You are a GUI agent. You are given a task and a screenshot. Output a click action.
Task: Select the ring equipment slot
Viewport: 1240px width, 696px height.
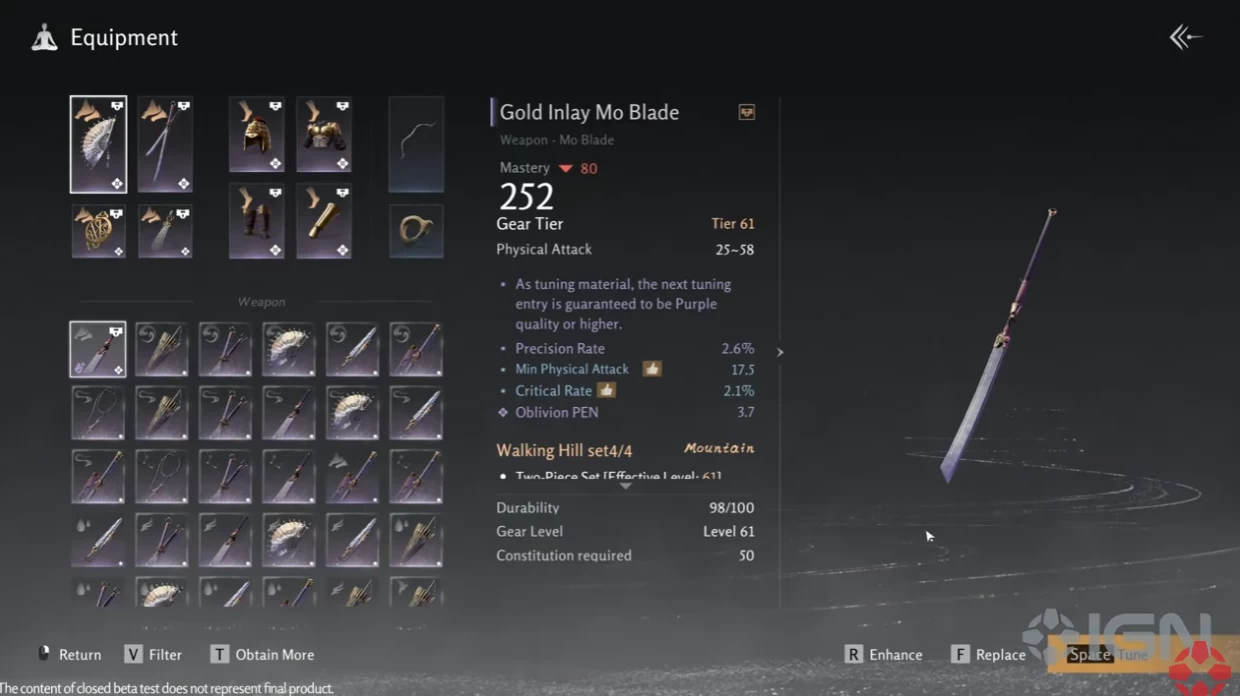pyautogui.click(x=416, y=231)
